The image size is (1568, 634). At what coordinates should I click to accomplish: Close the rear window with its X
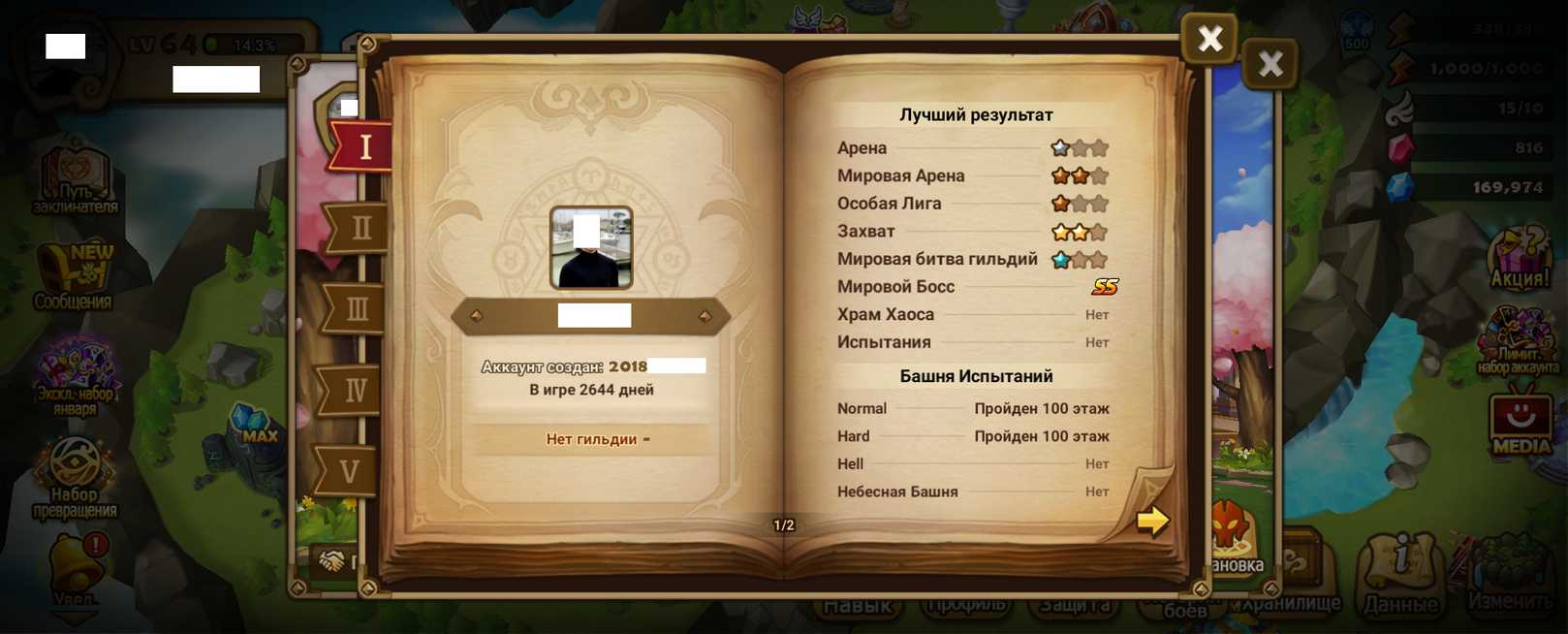(x=1270, y=65)
